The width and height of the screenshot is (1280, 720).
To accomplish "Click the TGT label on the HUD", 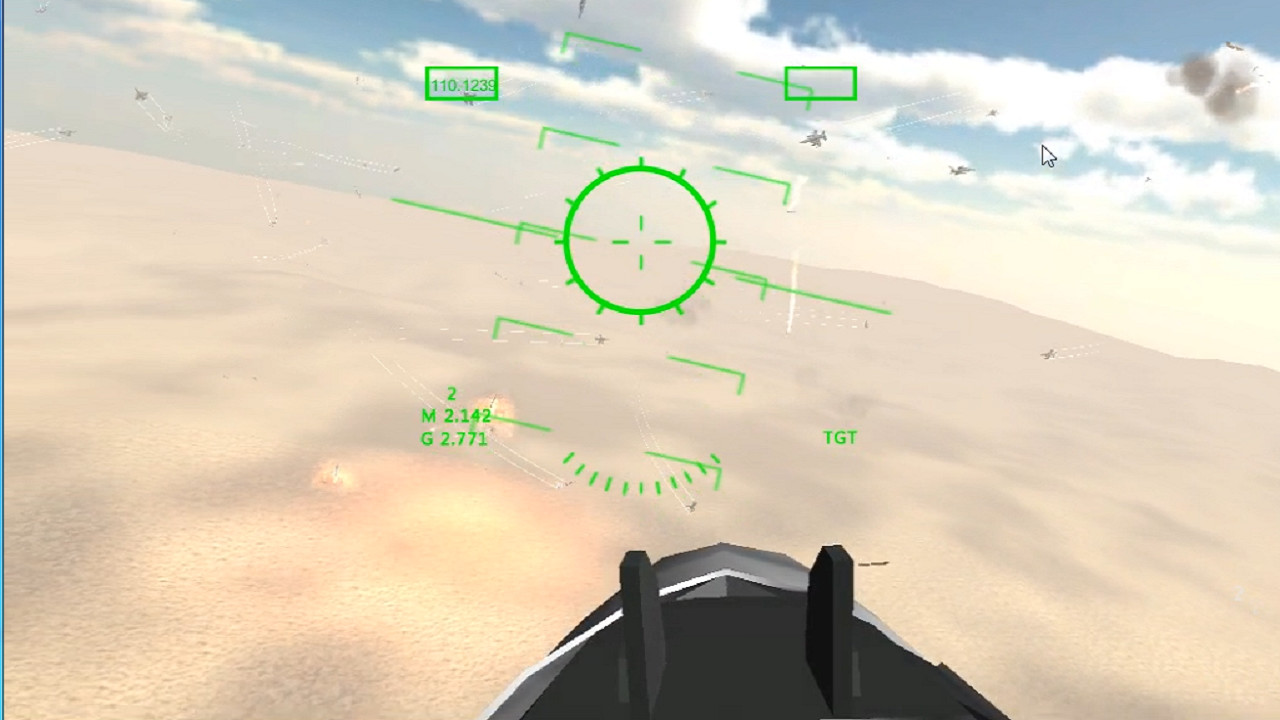I will 840,437.
